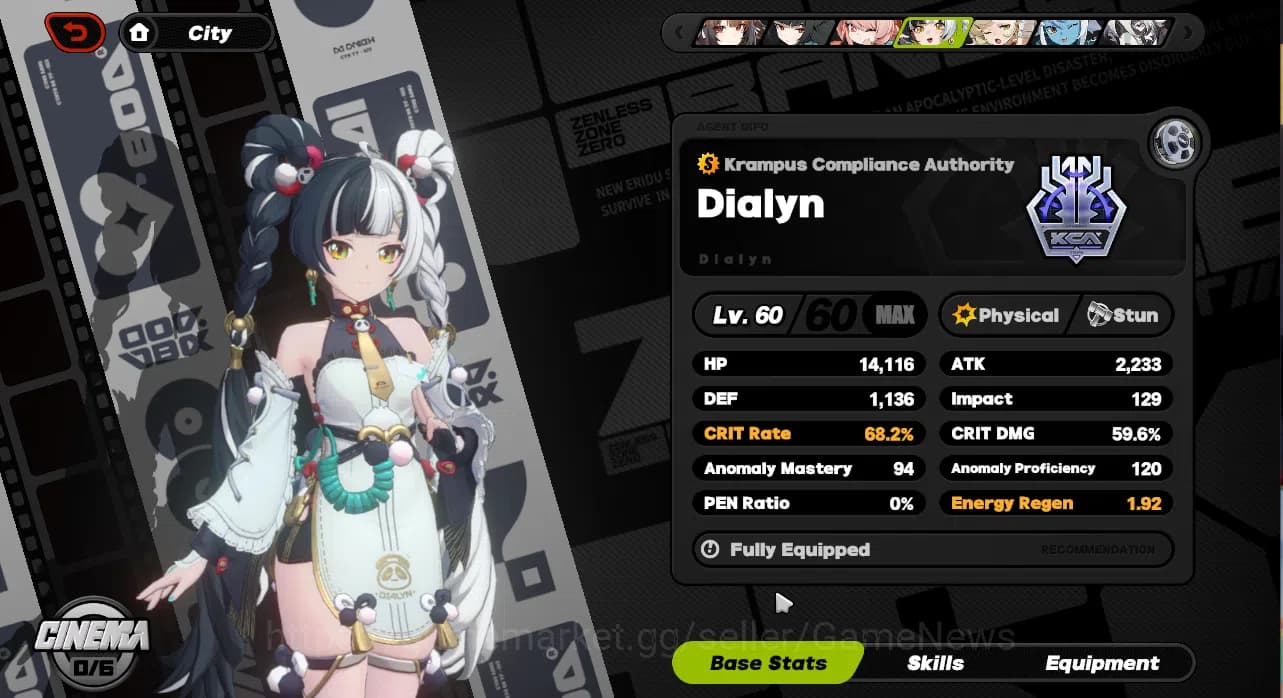Click the red back arrow button
Viewport: 1283px width, 698px height.
pos(75,33)
